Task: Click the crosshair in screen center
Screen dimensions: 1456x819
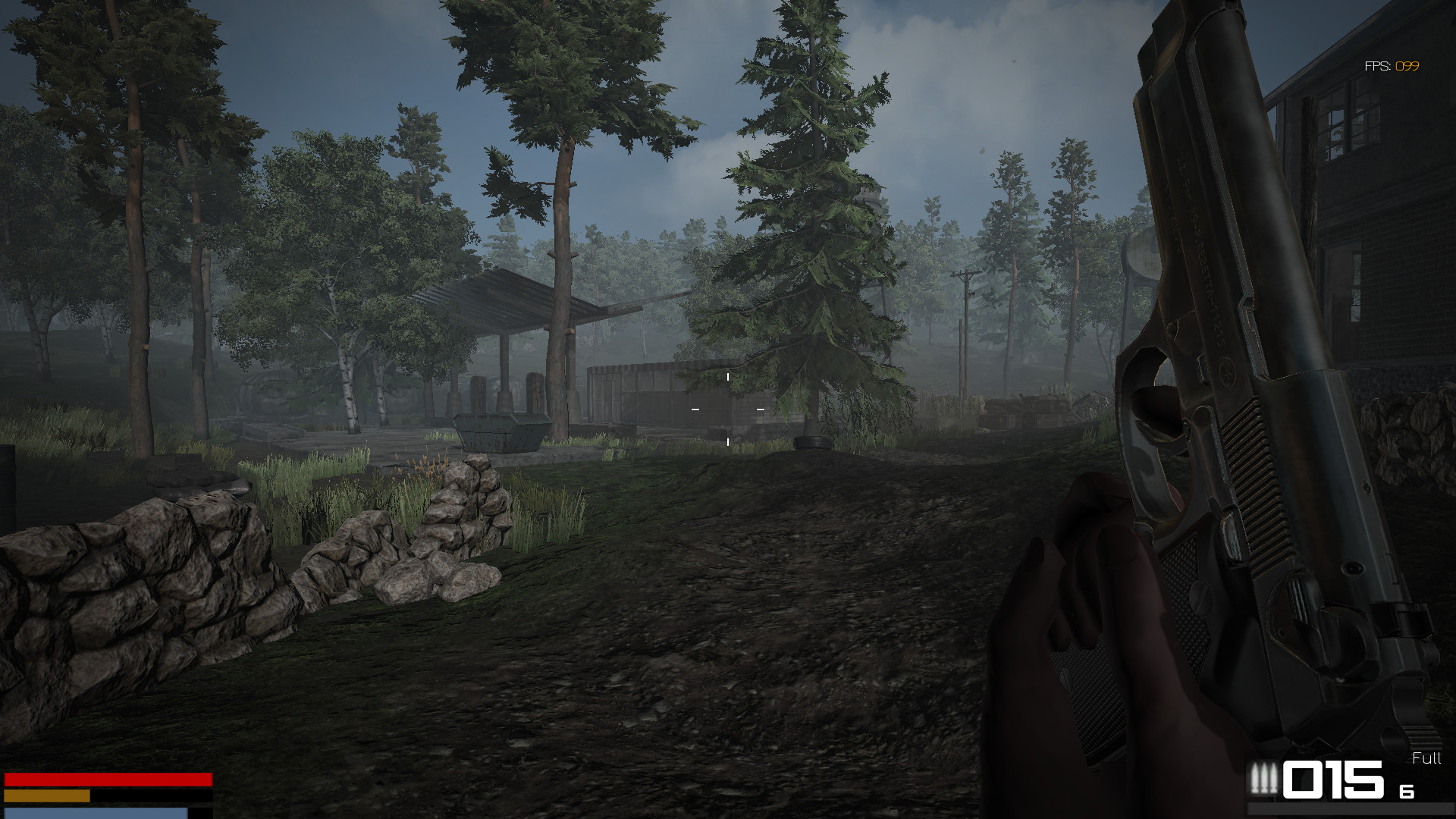Action: (x=726, y=409)
